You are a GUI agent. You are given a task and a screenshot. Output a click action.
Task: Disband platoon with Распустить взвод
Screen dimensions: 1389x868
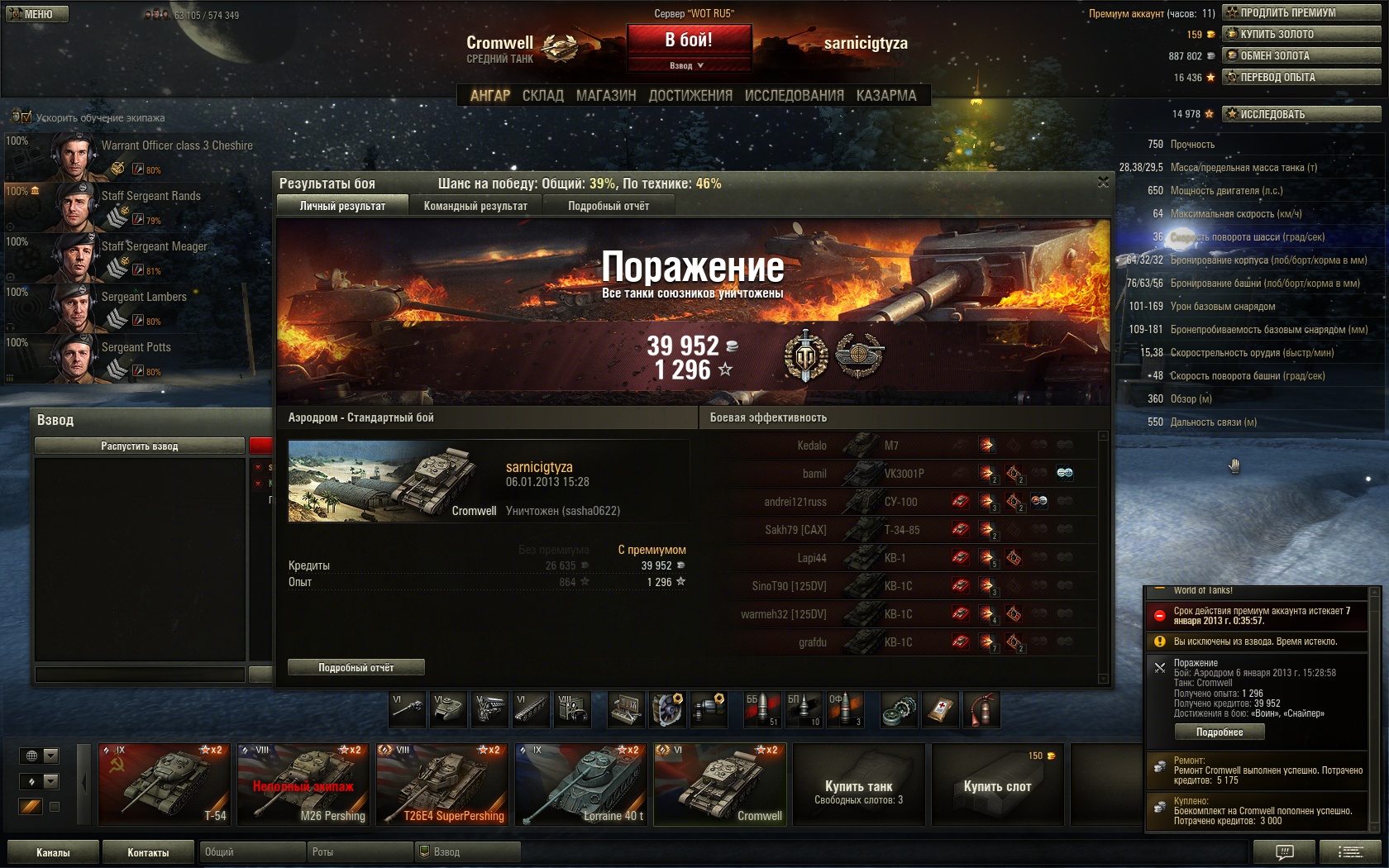pyautogui.click(x=140, y=446)
